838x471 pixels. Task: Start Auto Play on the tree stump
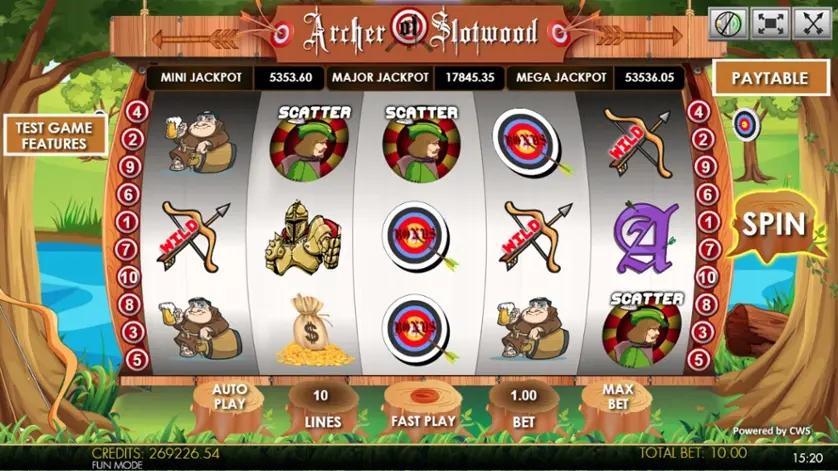pos(229,402)
